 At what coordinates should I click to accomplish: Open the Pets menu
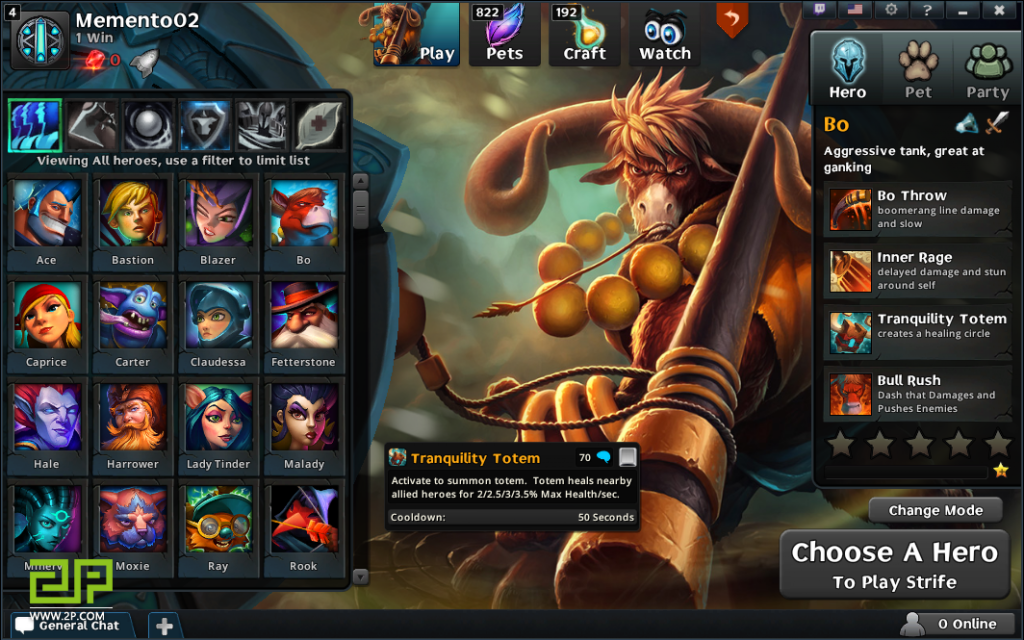pyautogui.click(x=504, y=35)
